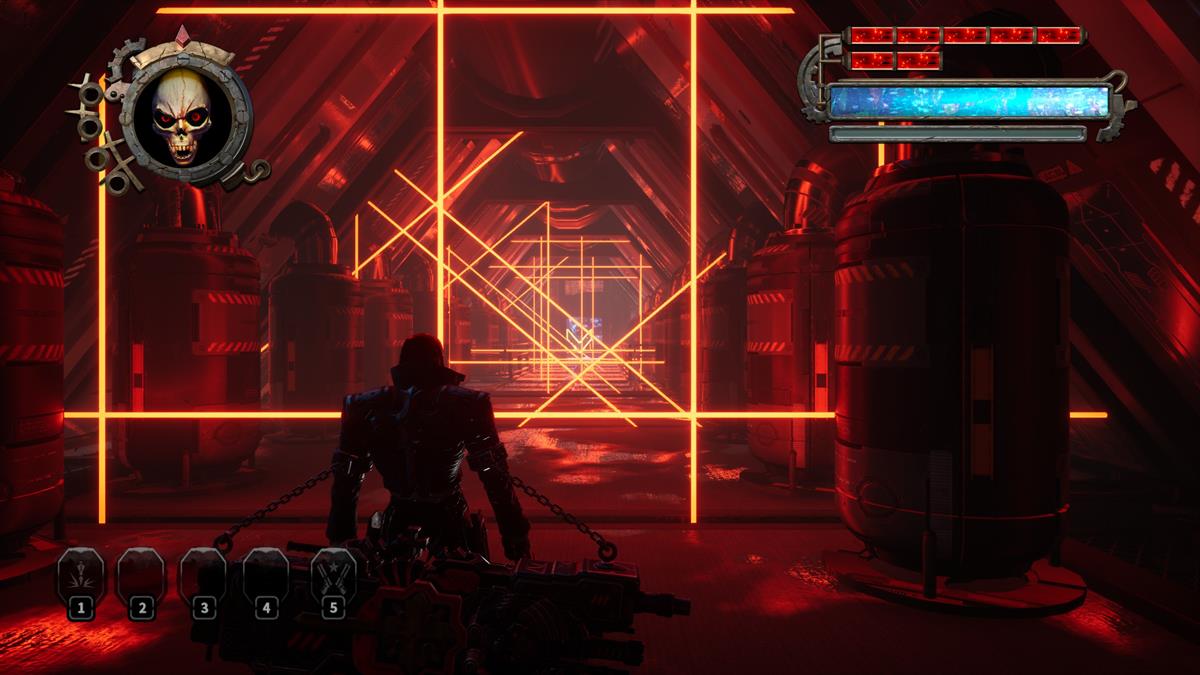
Task: Activate the crossed guns ability in slot 5
Action: (333, 575)
